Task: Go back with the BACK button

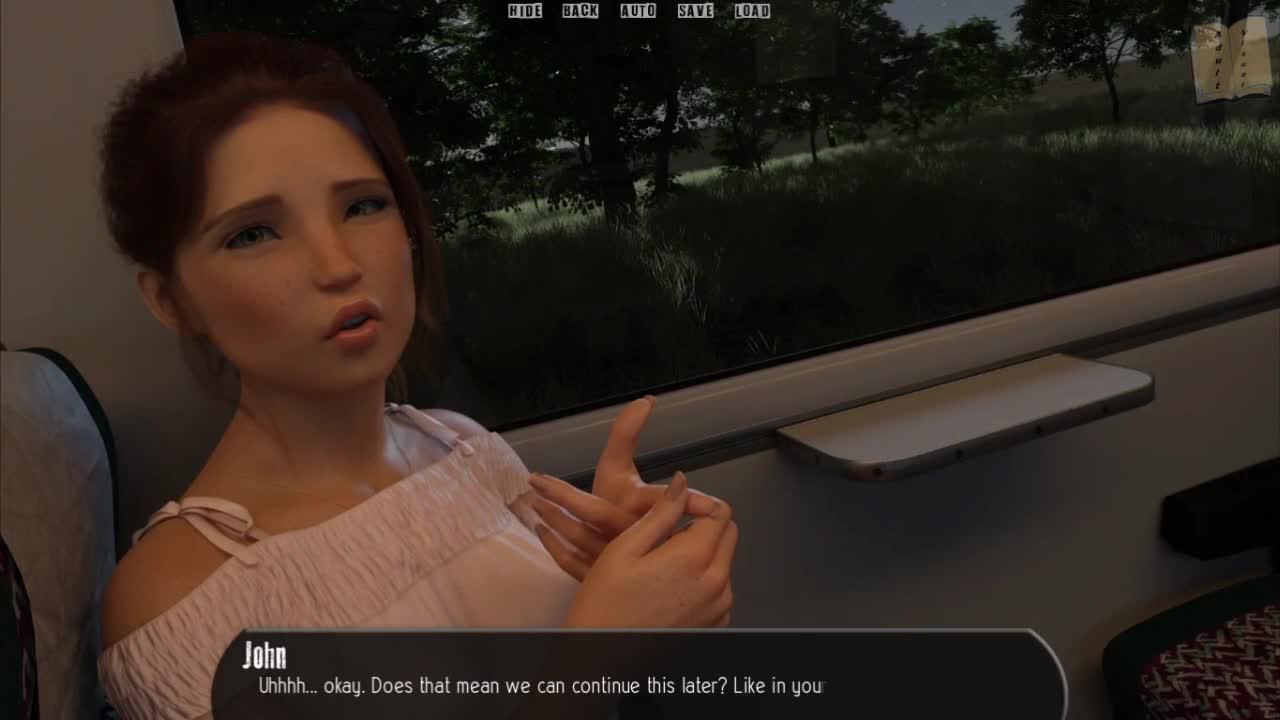Action: 580,11
